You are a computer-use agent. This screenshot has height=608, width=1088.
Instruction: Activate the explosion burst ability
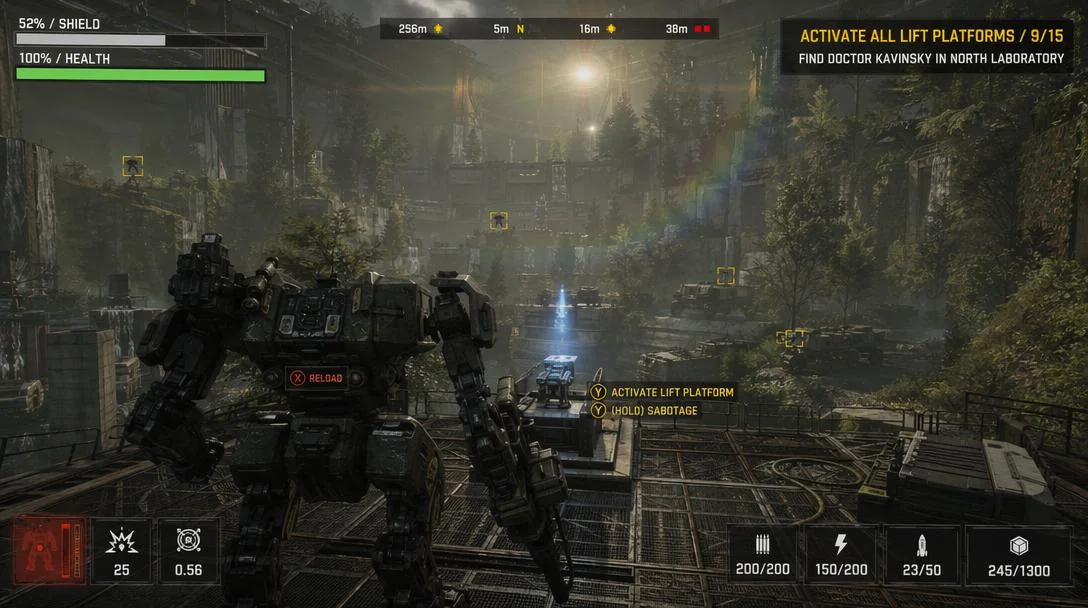coord(122,551)
